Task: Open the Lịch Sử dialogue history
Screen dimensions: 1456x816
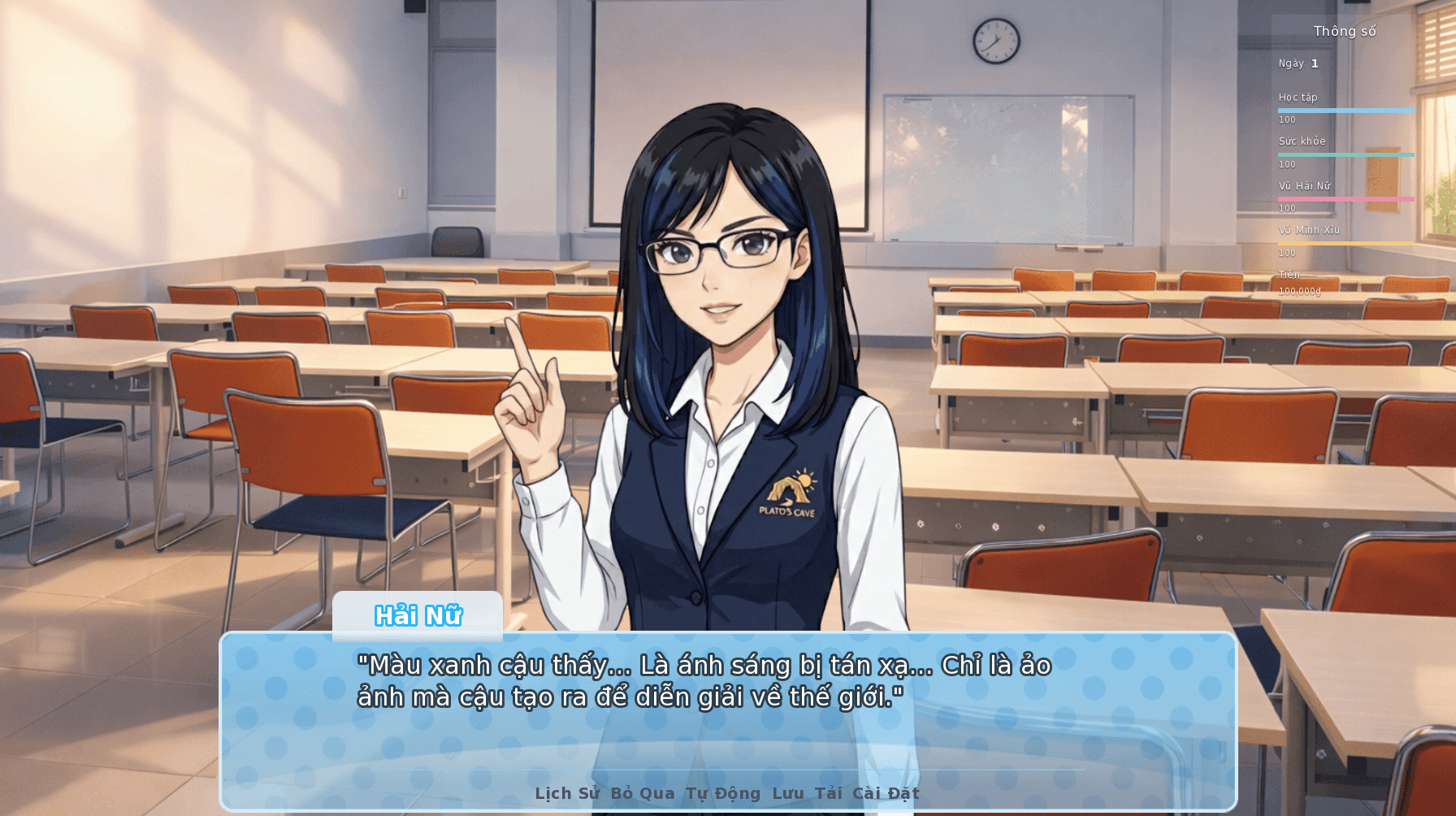Action: tap(566, 793)
